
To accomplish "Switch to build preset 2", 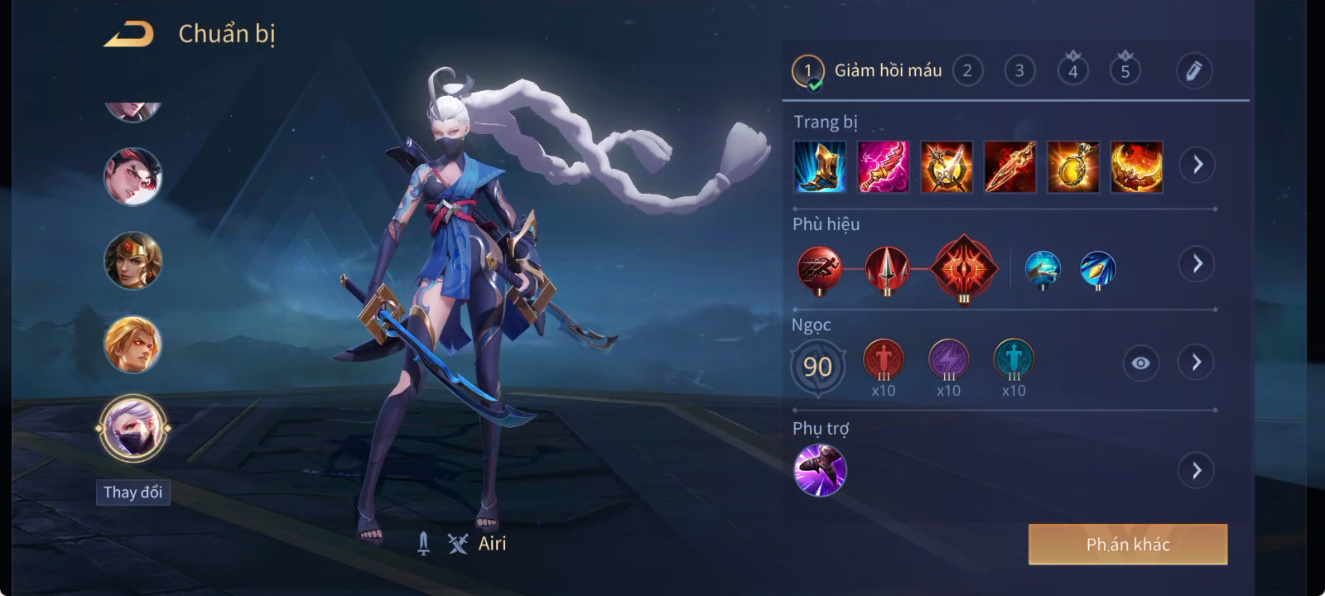I will pos(967,71).
